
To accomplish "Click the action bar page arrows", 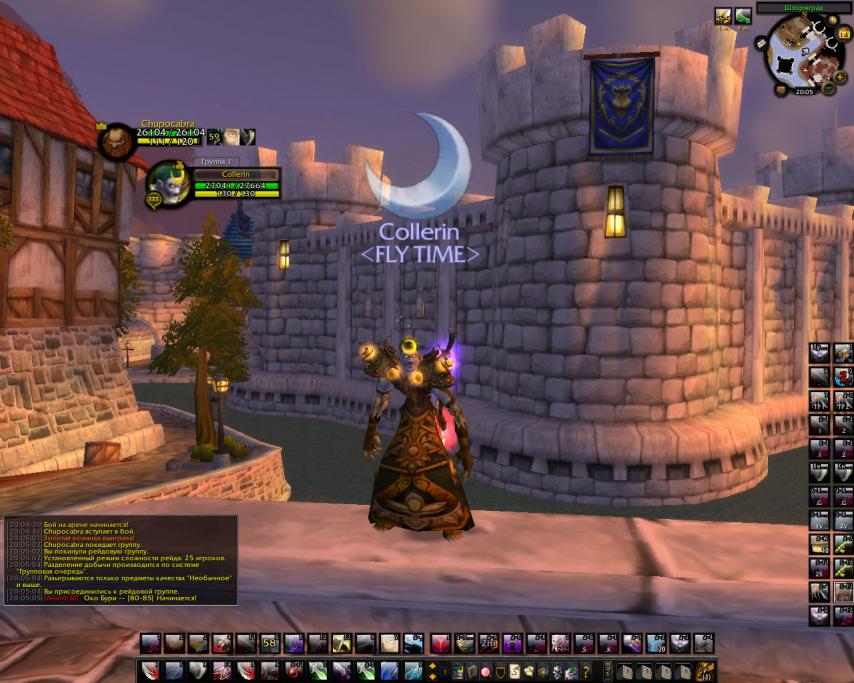I will [432, 670].
